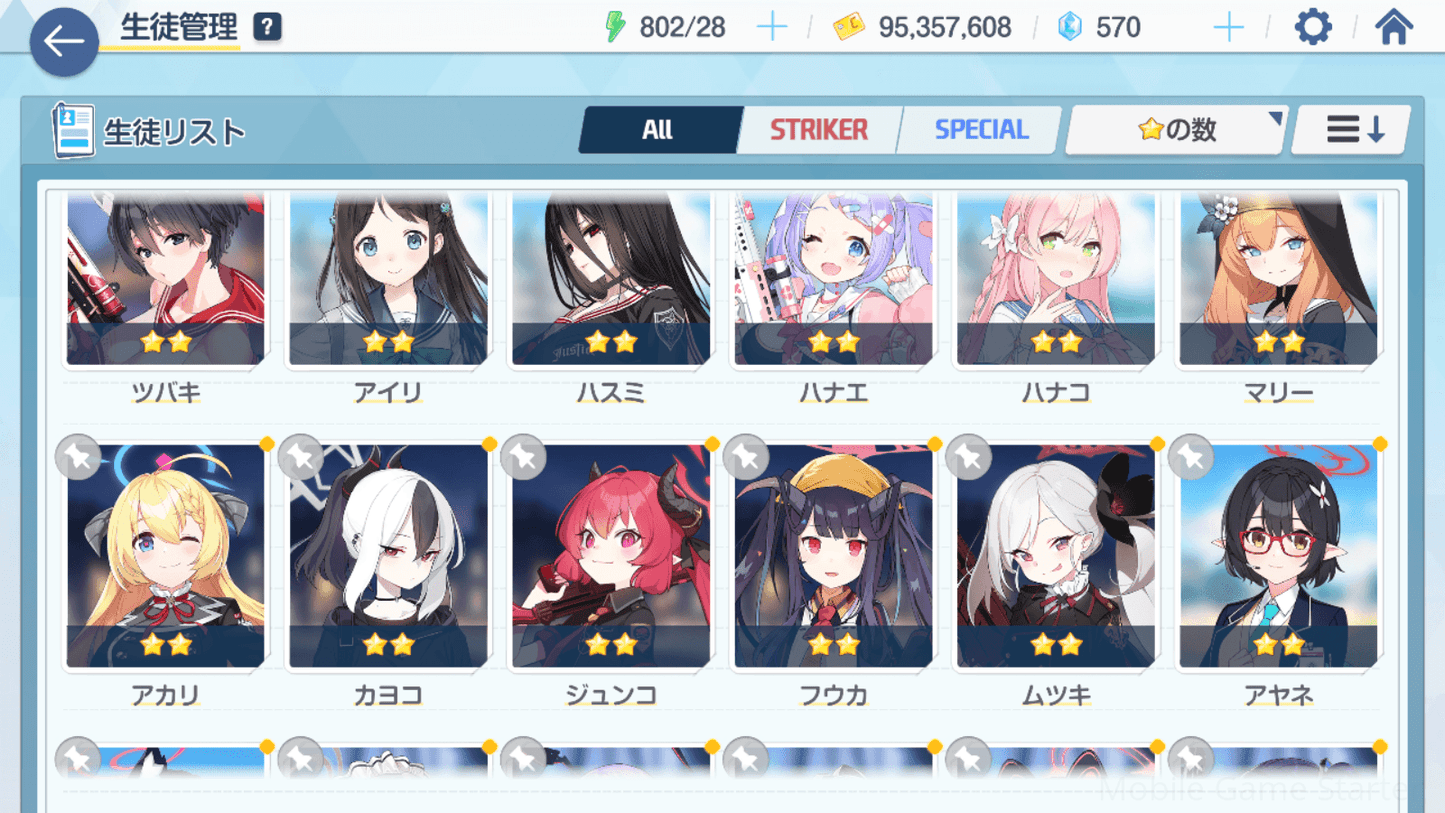Return to the home screen
The image size is (1445, 813).
(1393, 27)
